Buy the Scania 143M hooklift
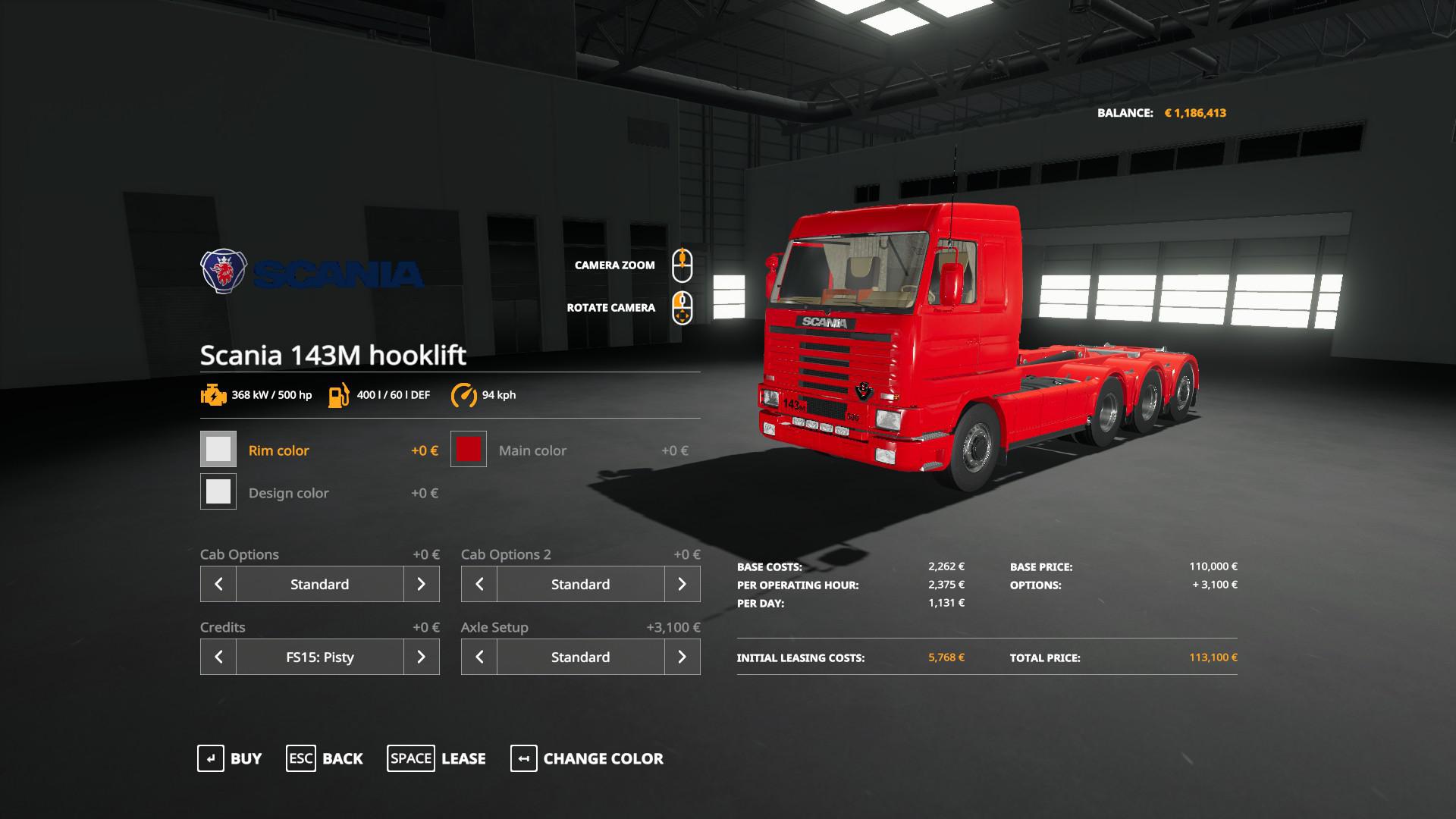 click(x=230, y=758)
